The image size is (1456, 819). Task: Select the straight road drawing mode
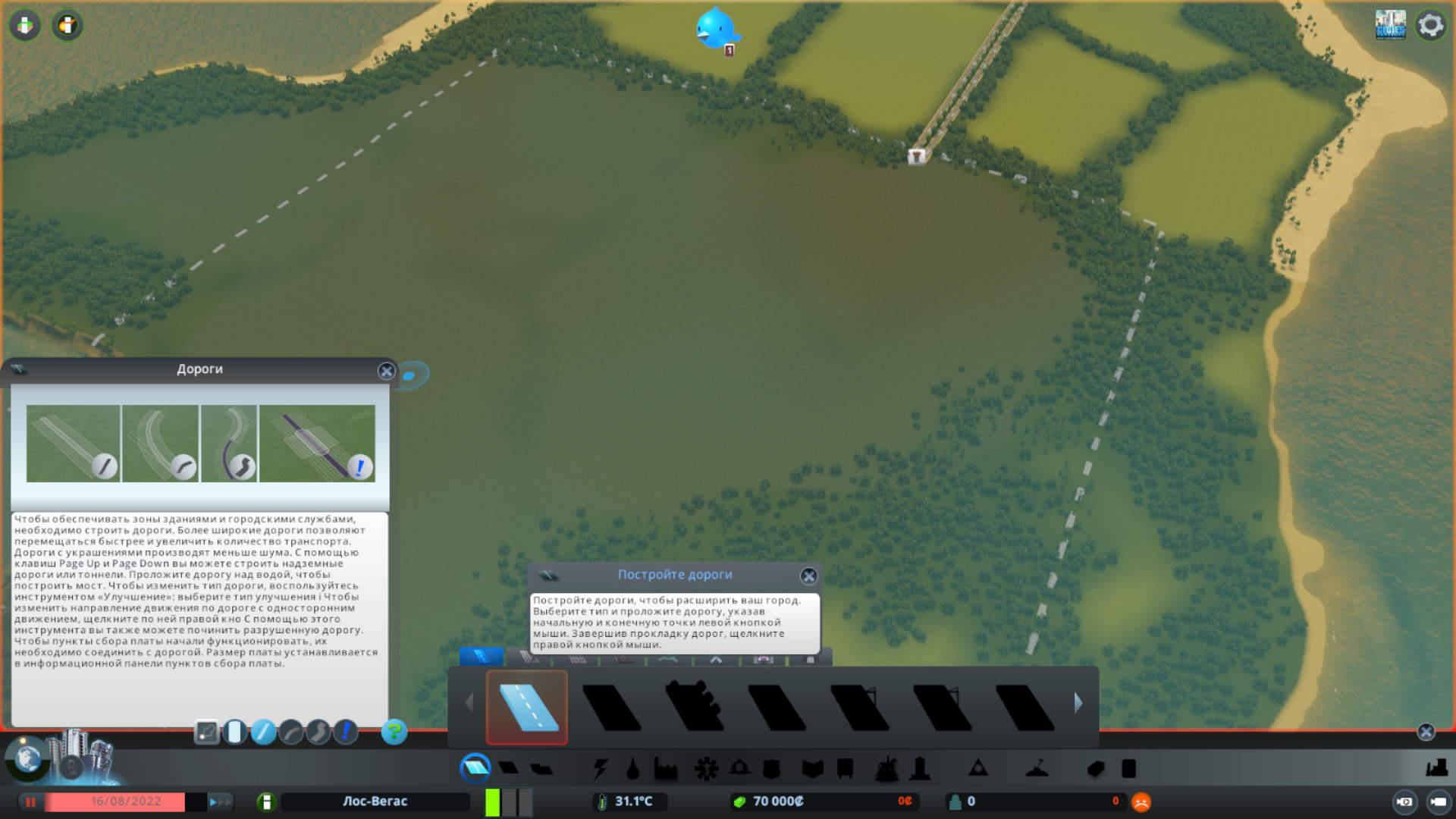coord(263,732)
